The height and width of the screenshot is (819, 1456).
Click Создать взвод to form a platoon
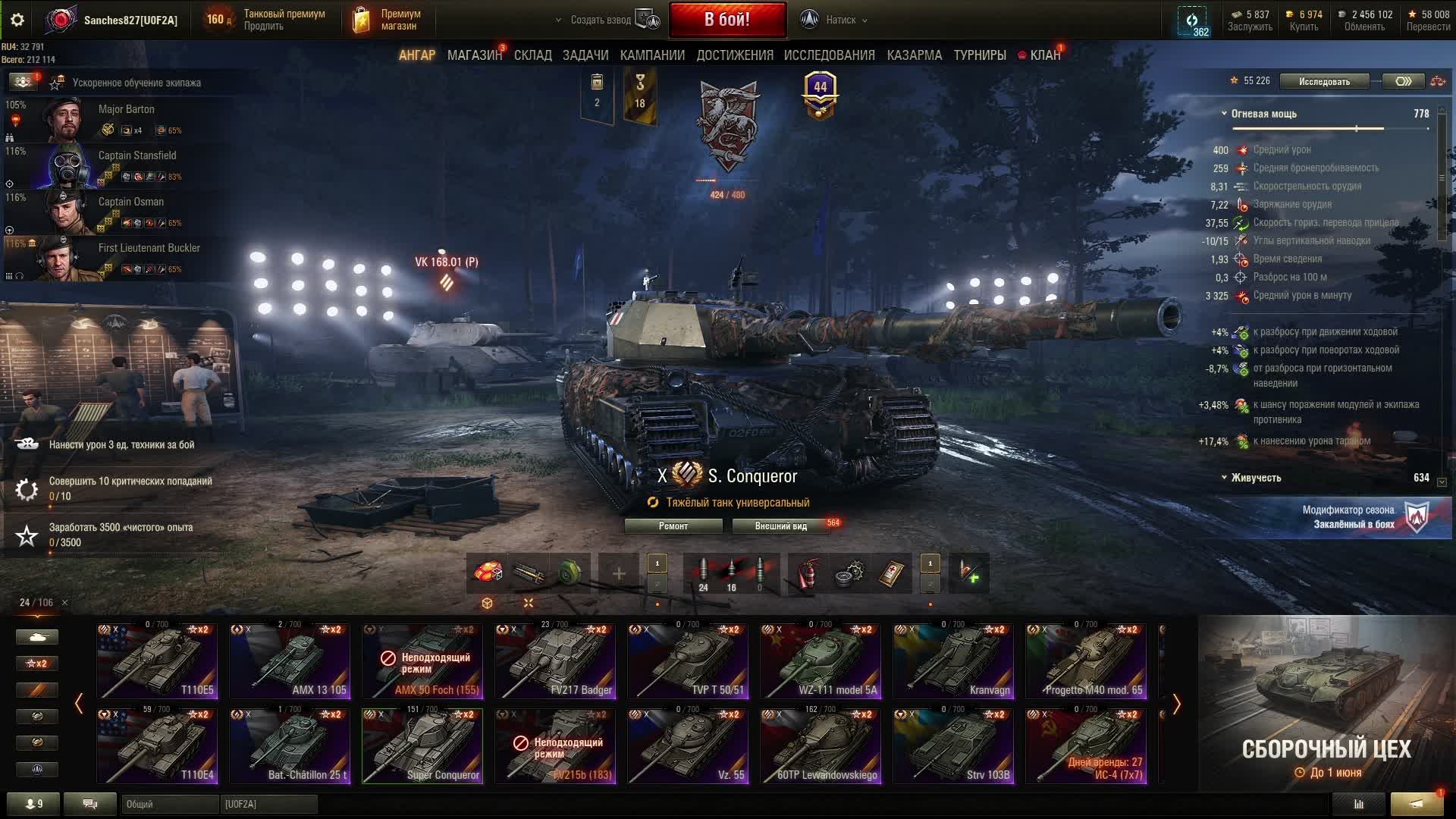tap(601, 20)
